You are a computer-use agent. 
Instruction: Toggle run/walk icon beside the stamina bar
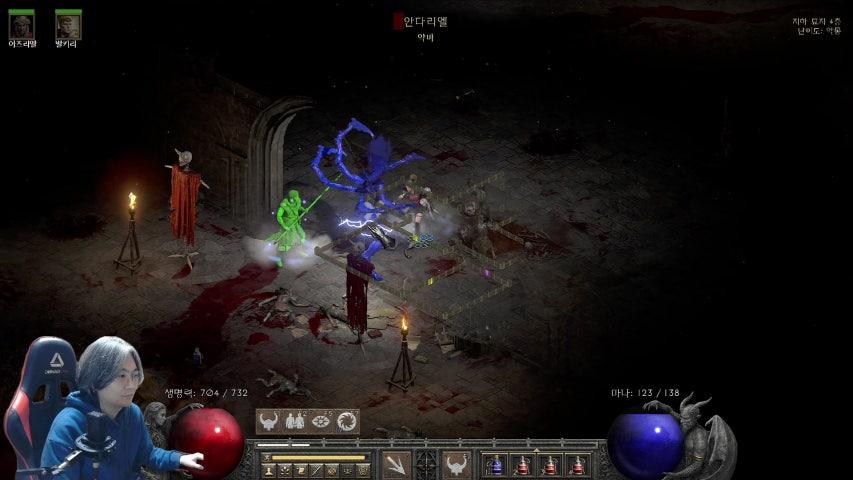[266, 457]
